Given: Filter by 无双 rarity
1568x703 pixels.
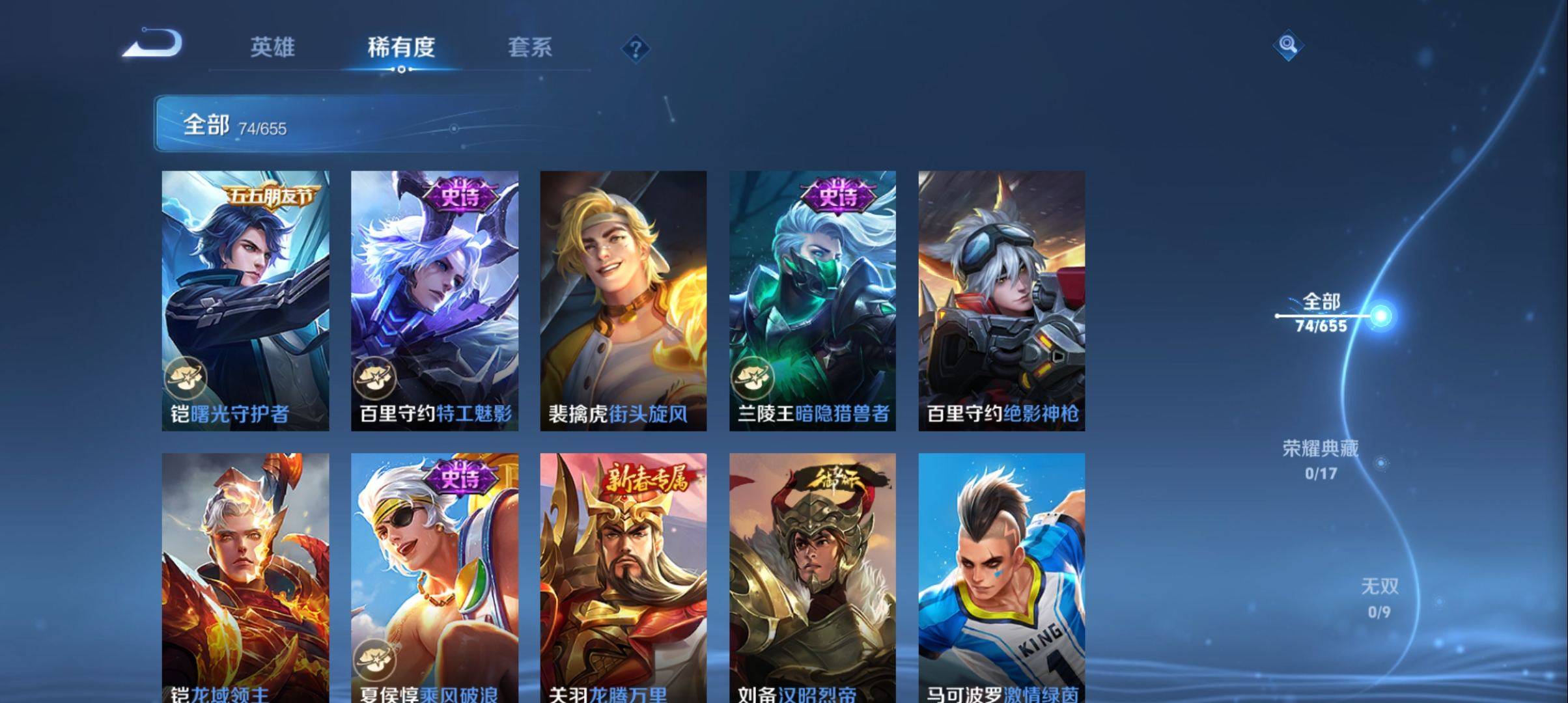Looking at the screenshot, I should [x=1379, y=598].
